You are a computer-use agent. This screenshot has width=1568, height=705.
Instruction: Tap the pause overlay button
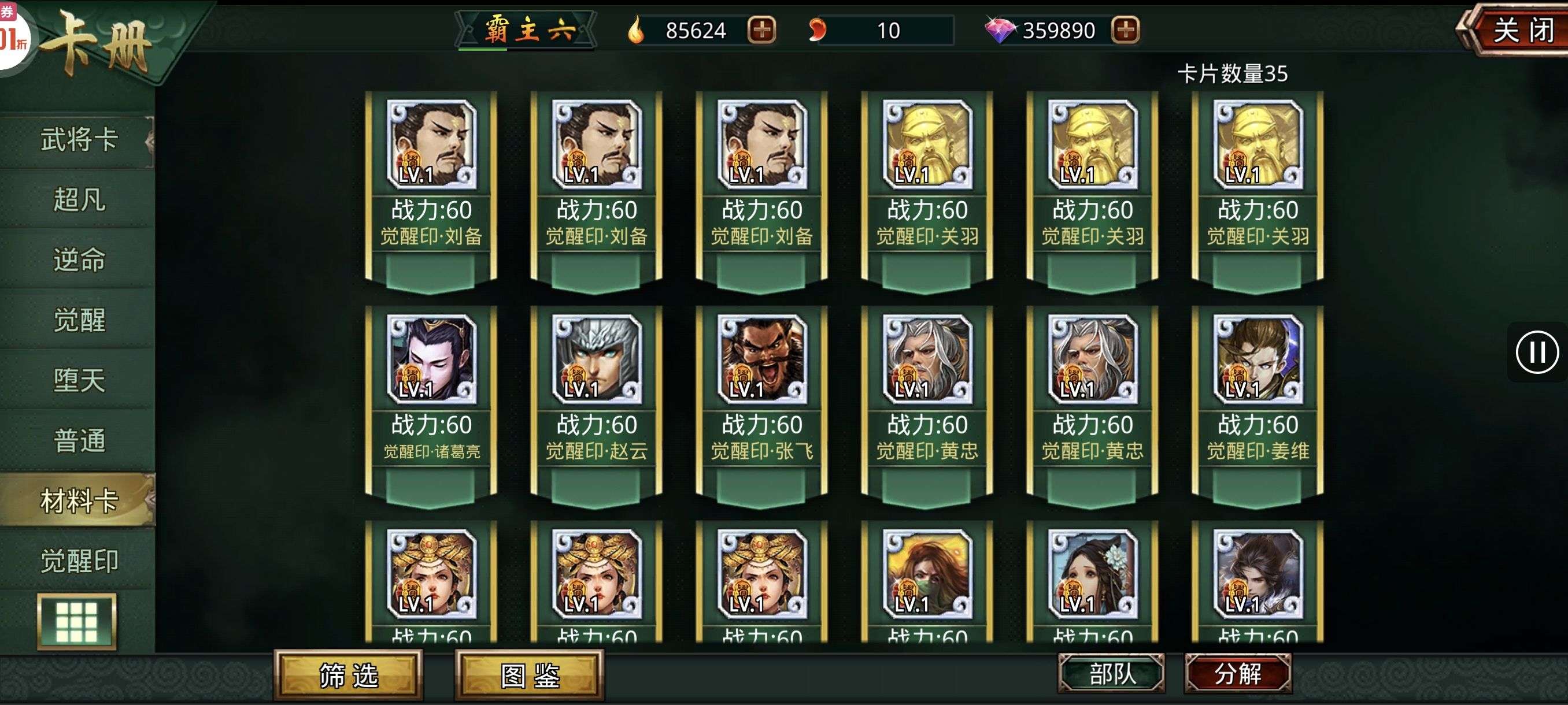[x=1537, y=352]
